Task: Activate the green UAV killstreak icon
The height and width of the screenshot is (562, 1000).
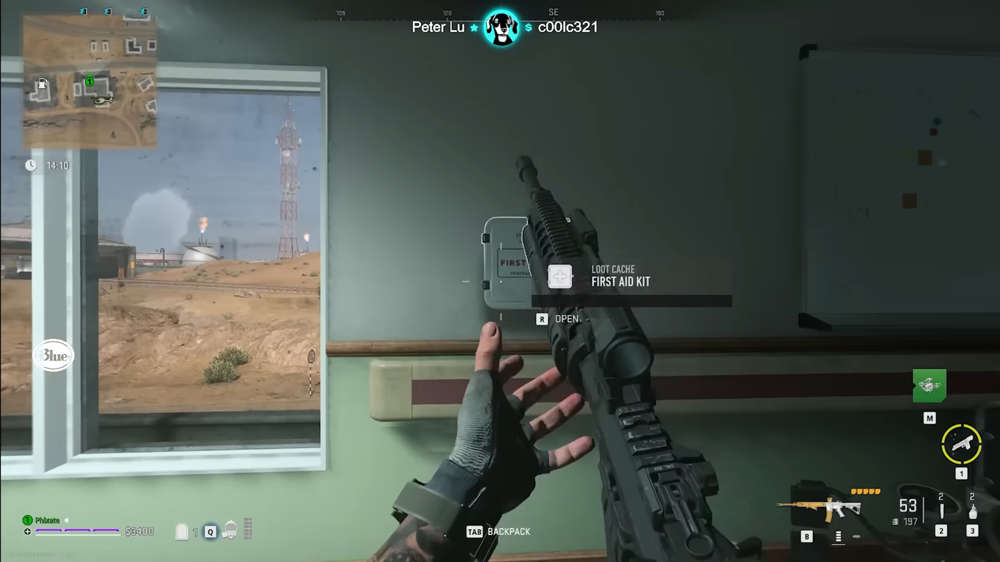Action: (x=929, y=384)
